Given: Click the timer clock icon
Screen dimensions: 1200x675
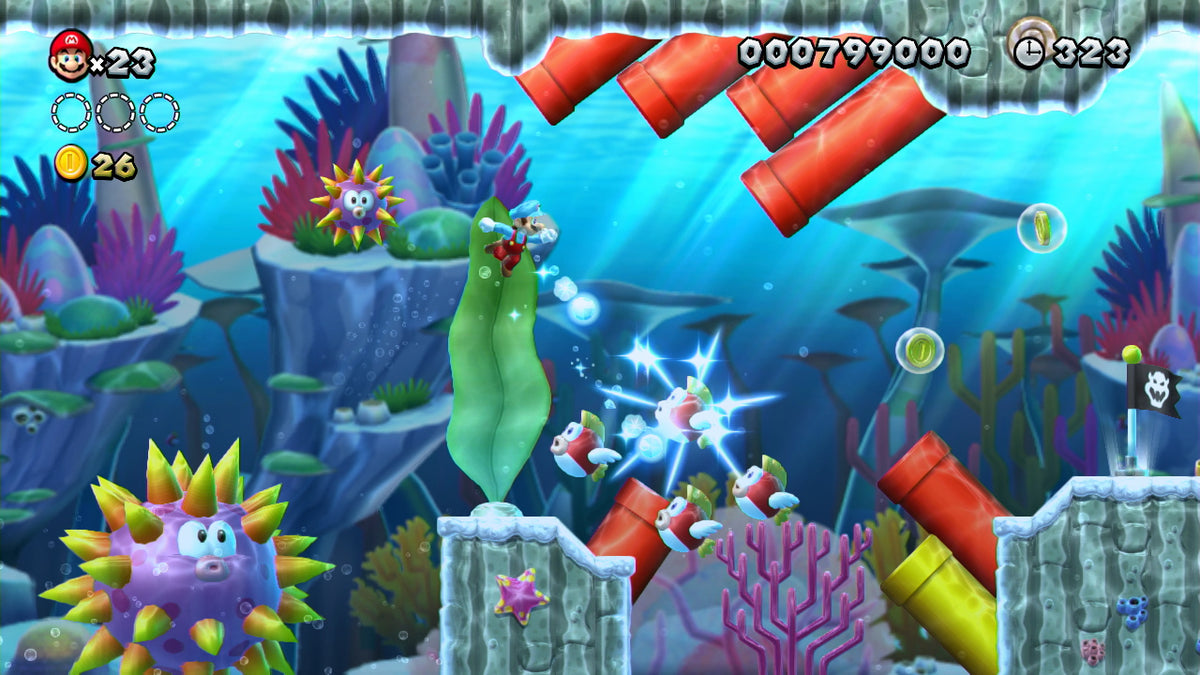Looking at the screenshot, I should pyautogui.click(x=1028, y=52).
